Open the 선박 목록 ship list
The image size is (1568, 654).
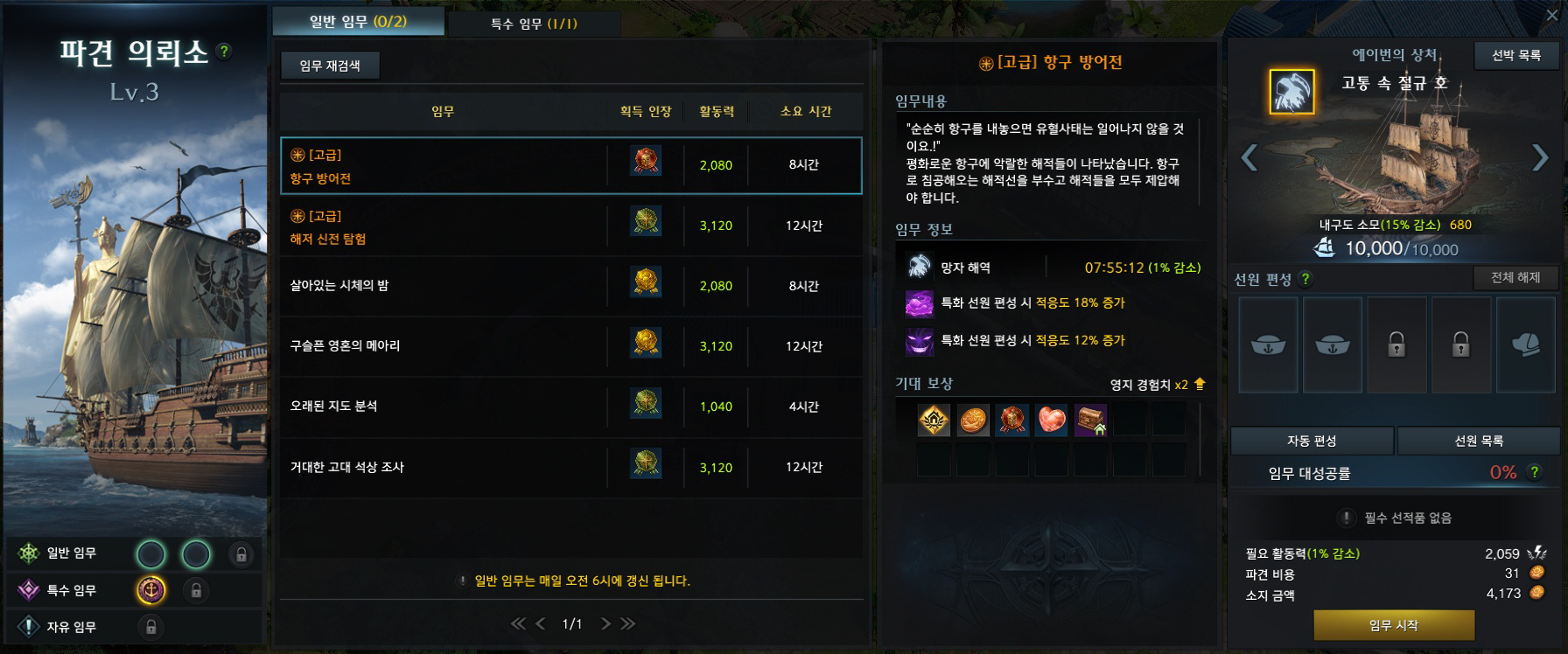tap(1516, 56)
